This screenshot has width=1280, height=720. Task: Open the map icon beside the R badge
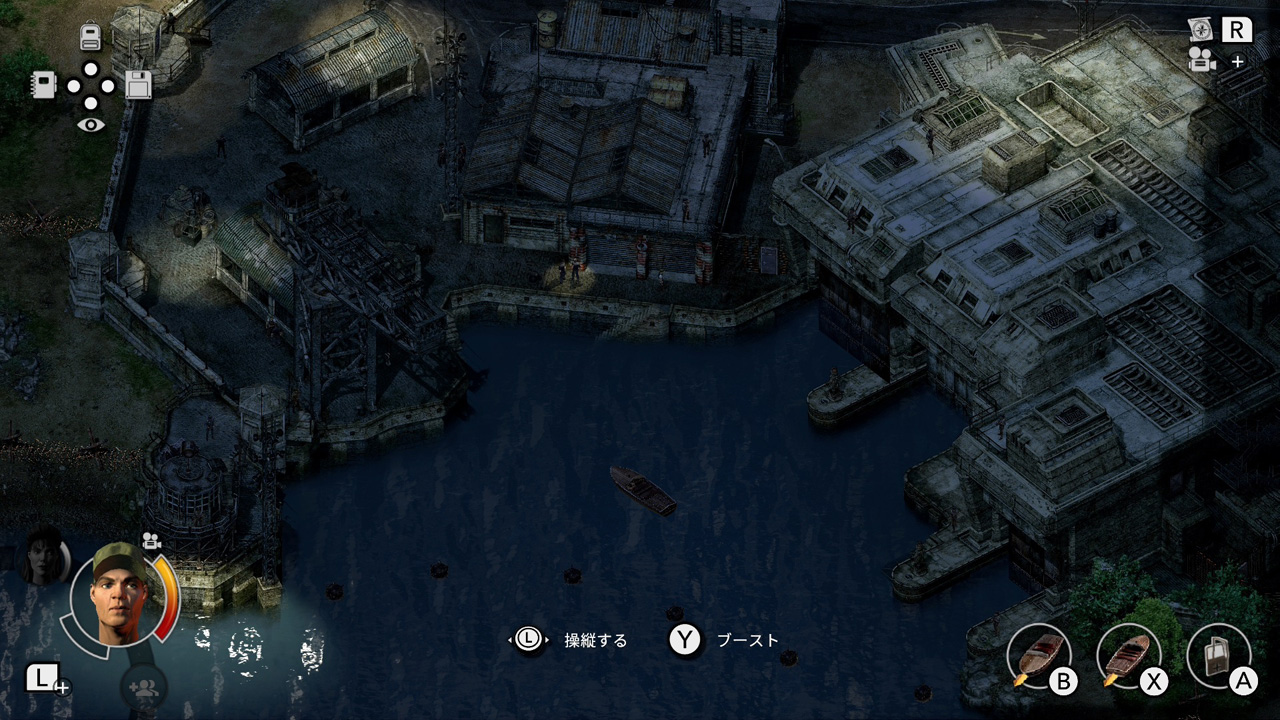point(1201,30)
